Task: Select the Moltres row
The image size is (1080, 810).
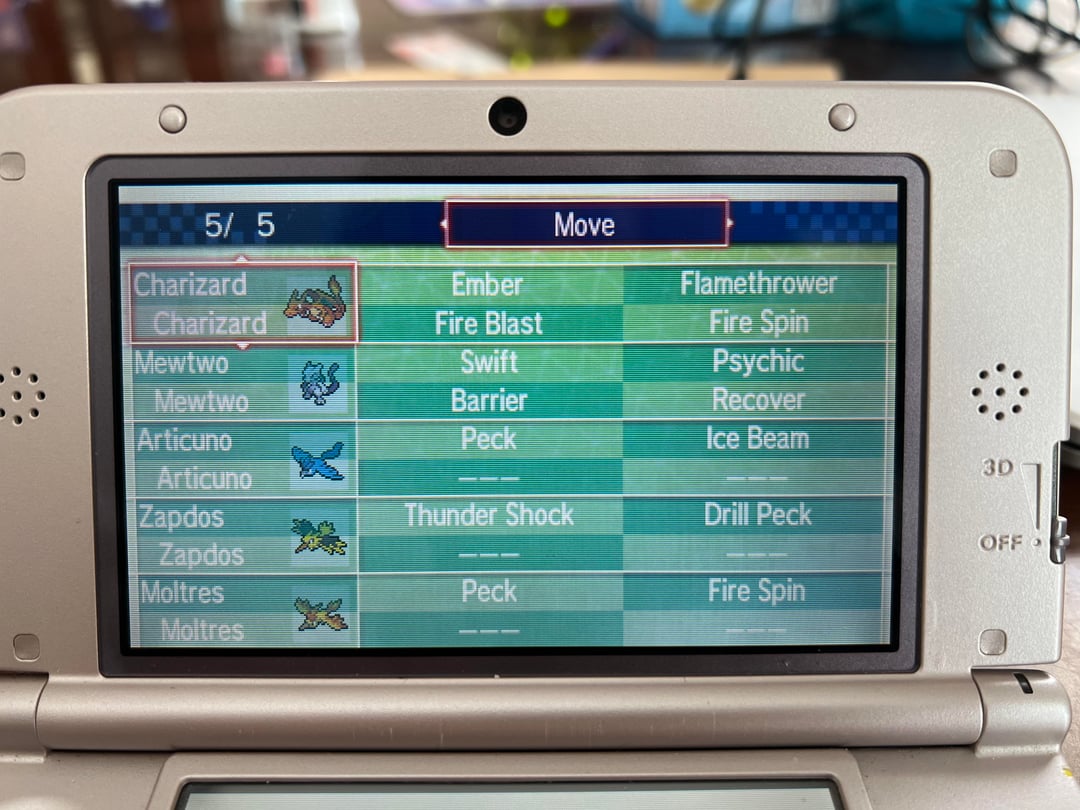Action: pos(242,610)
